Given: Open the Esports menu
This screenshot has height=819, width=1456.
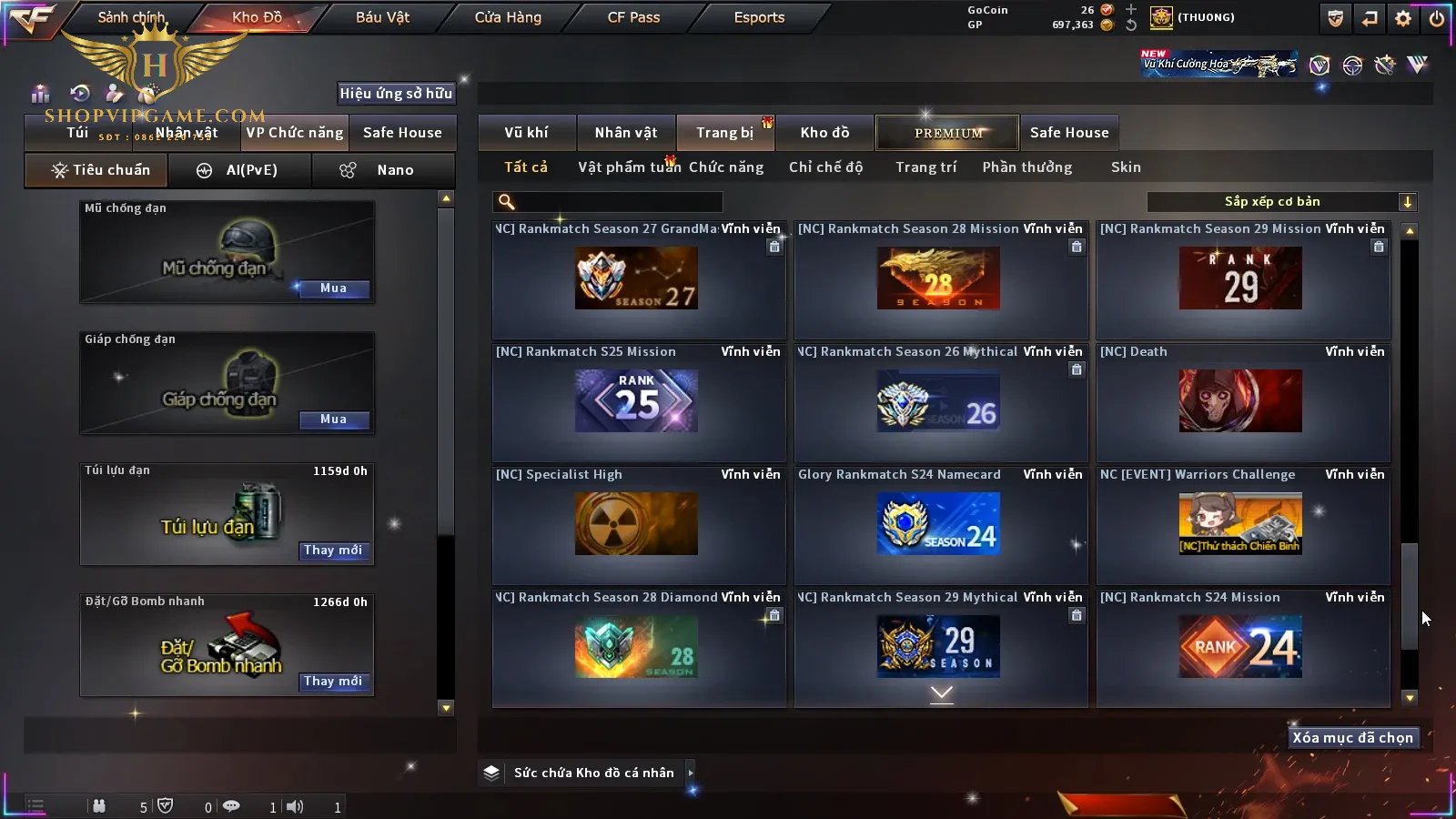Looking at the screenshot, I should tap(759, 17).
